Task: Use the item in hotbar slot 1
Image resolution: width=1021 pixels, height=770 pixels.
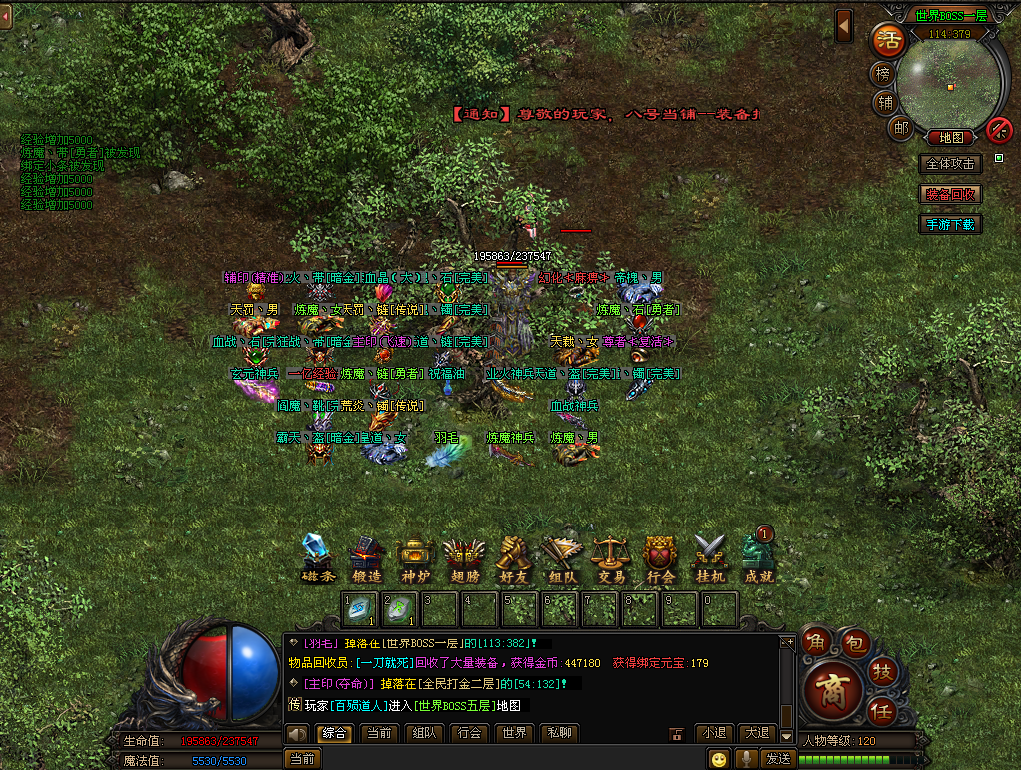Action: 360,609
